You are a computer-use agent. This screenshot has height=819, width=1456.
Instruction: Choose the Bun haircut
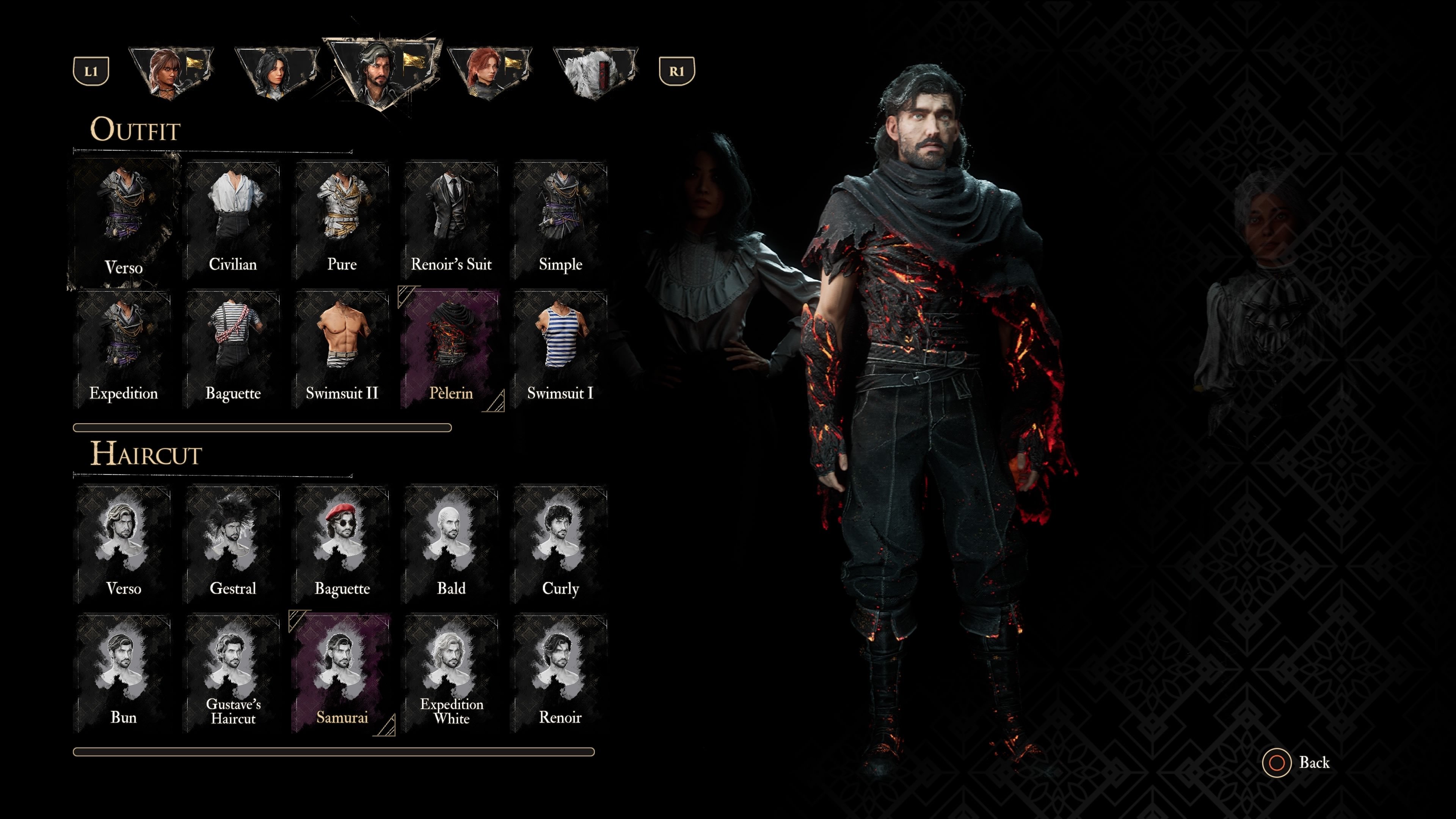coord(123,673)
